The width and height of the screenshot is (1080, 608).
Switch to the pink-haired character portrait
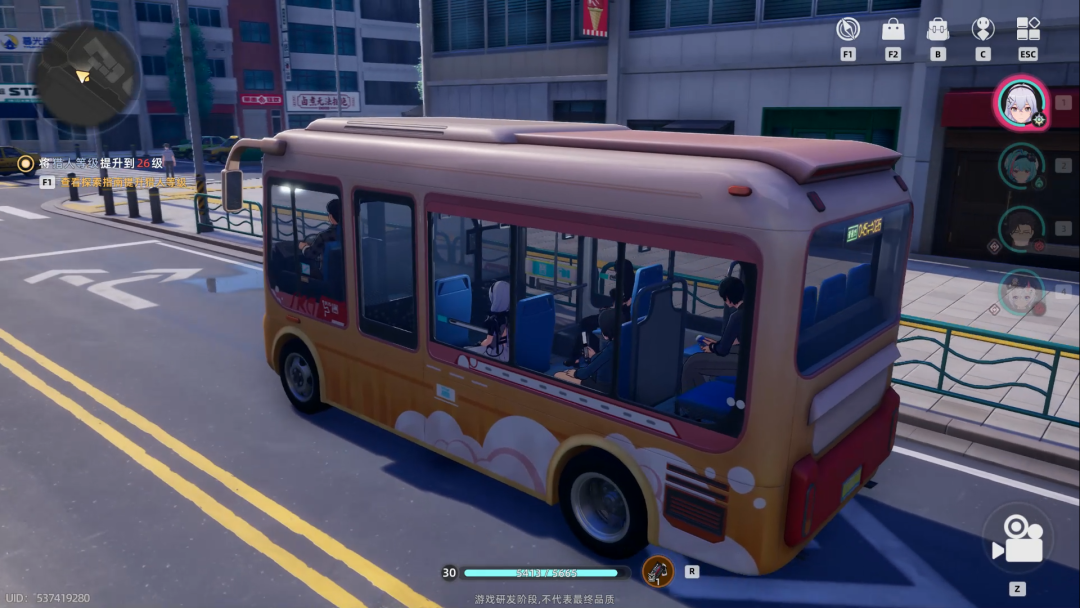1021,292
